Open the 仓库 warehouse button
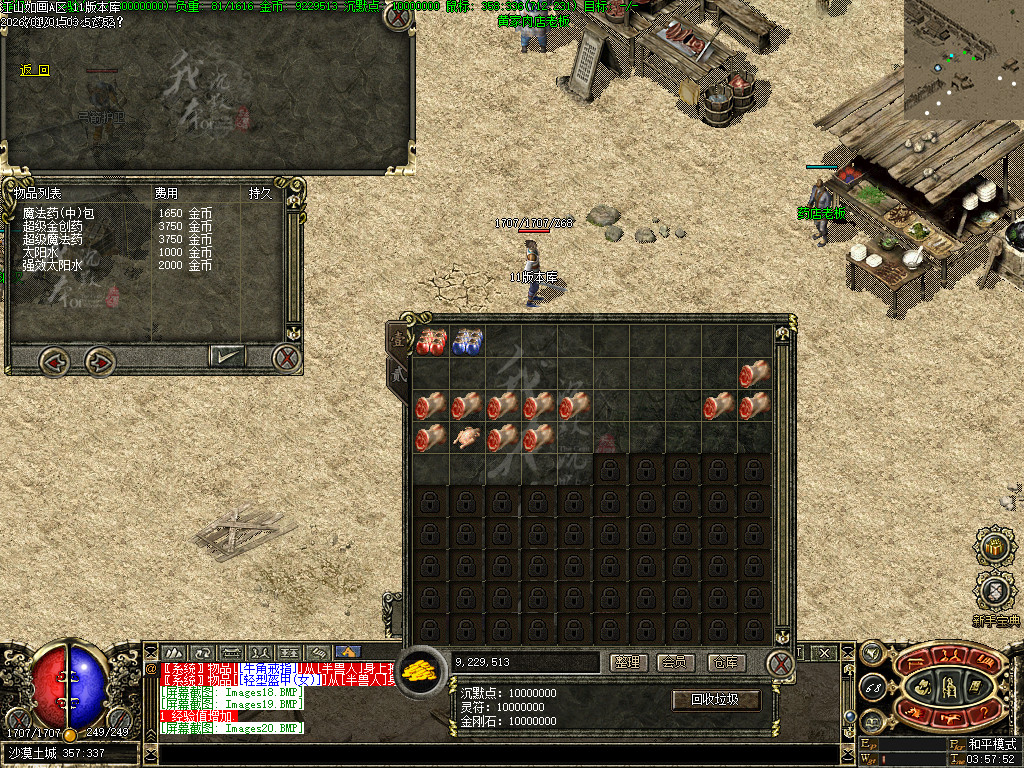This screenshot has width=1024, height=768. 726,662
